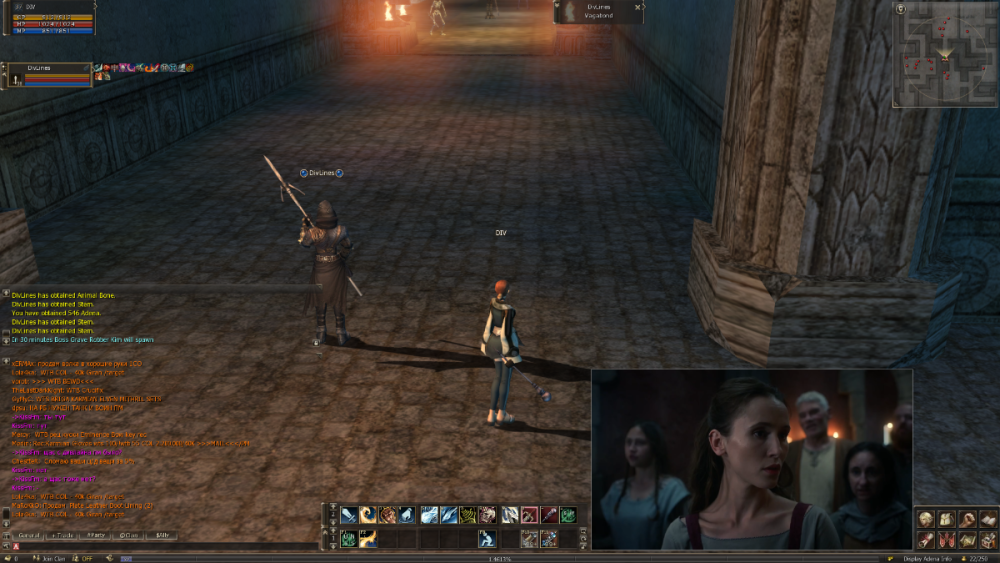Switch to the General chat tab
This screenshot has height=563, width=1000.
28,536
